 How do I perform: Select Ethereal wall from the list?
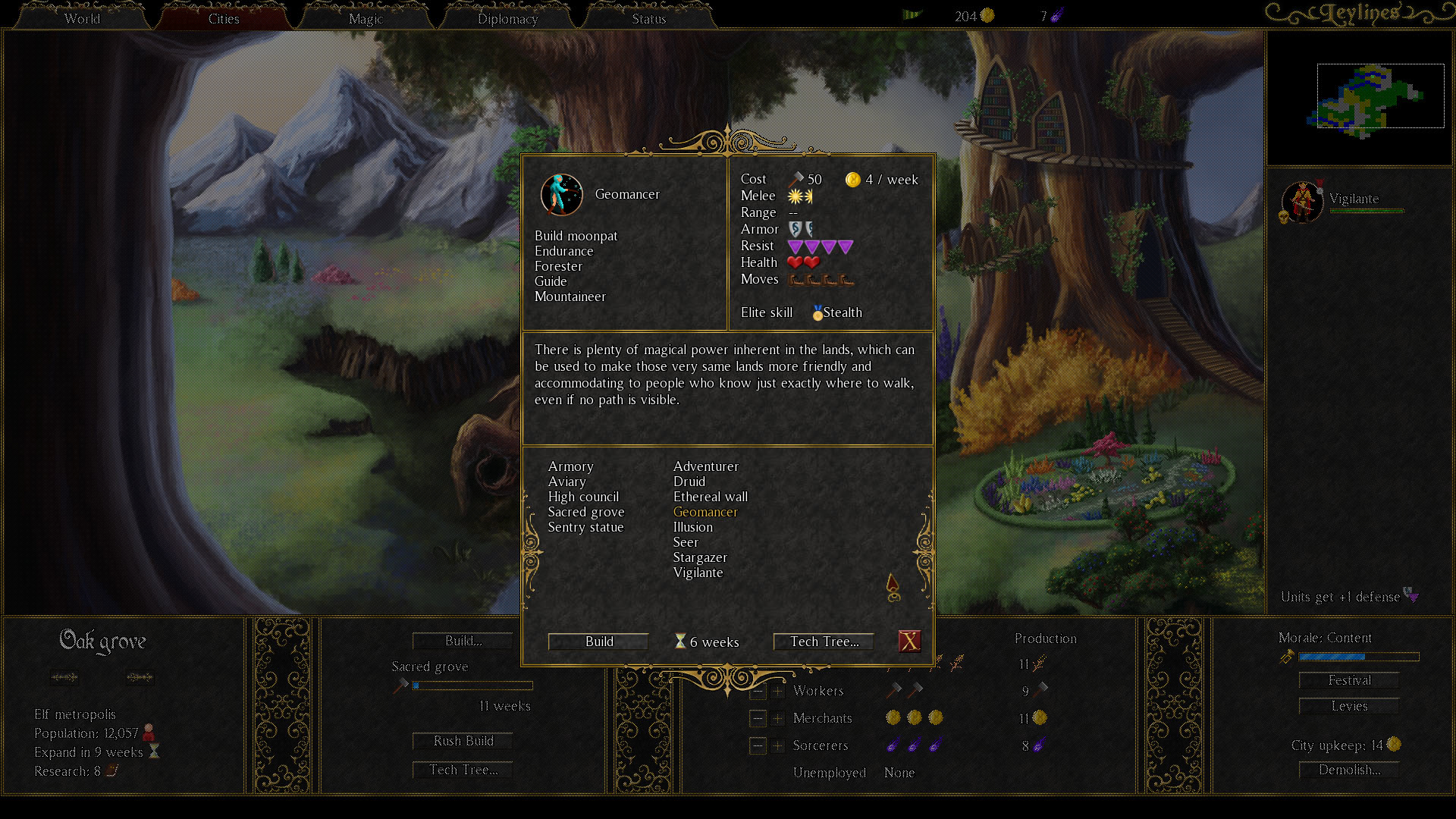pos(710,497)
